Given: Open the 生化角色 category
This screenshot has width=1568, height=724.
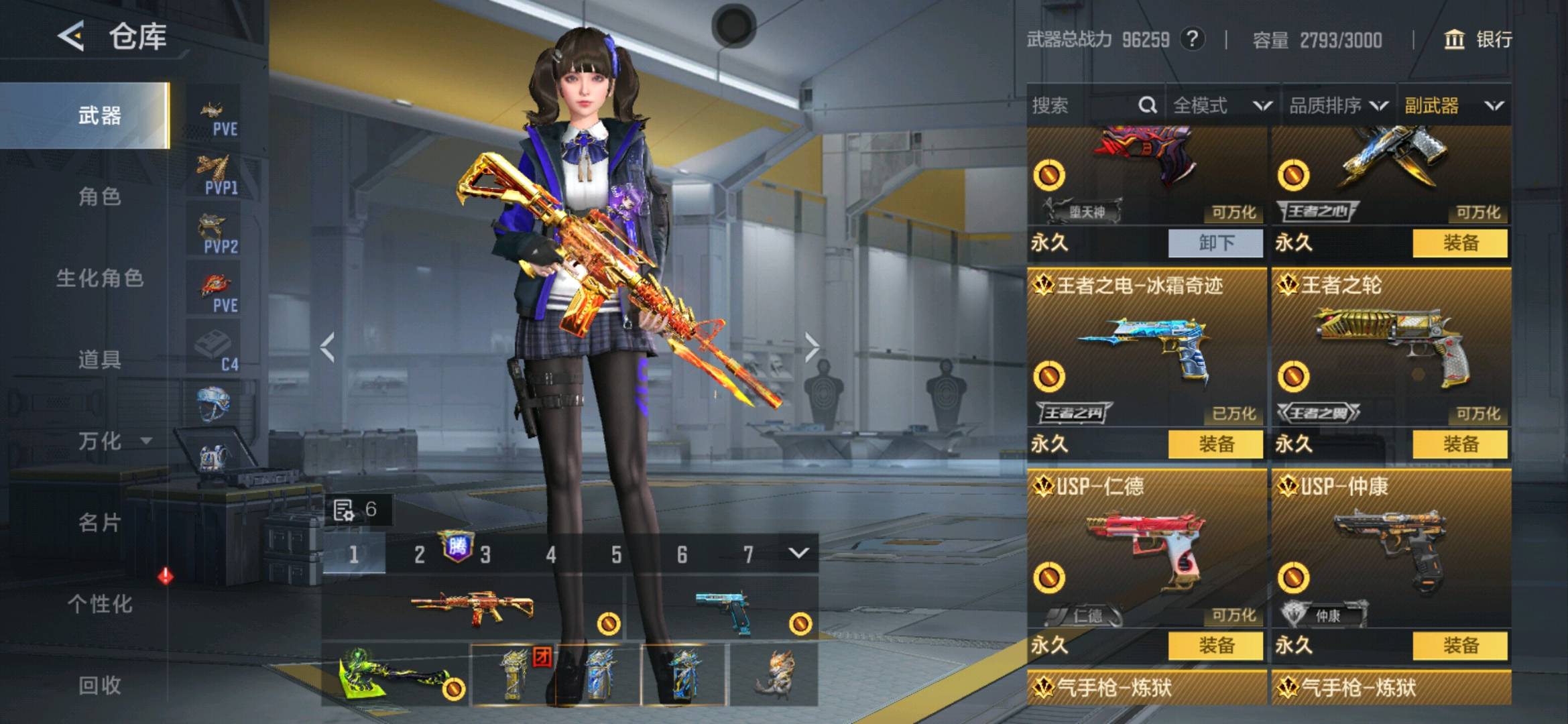Looking at the screenshot, I should 99,278.
